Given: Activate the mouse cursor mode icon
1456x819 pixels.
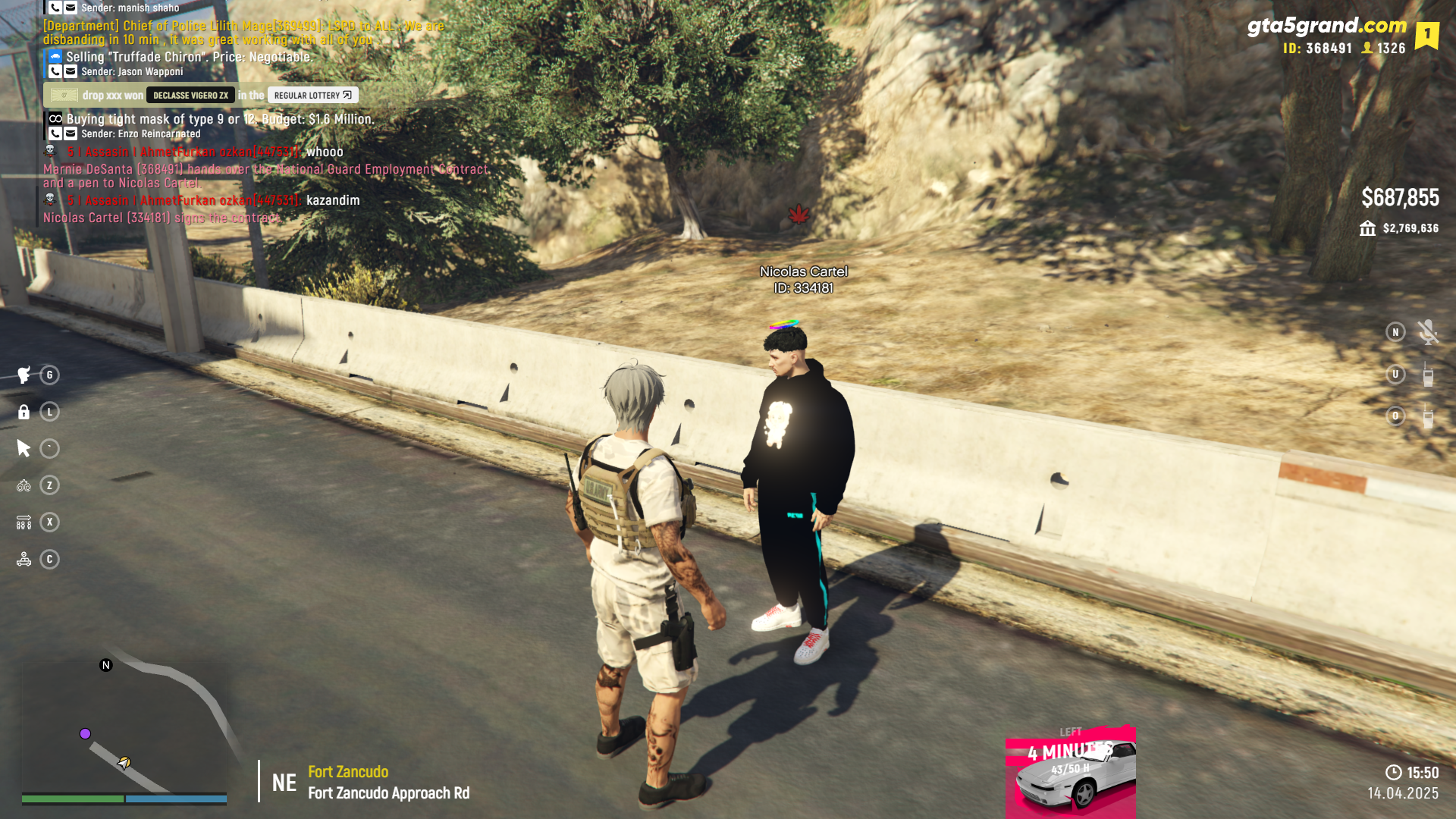Looking at the screenshot, I should [24, 449].
